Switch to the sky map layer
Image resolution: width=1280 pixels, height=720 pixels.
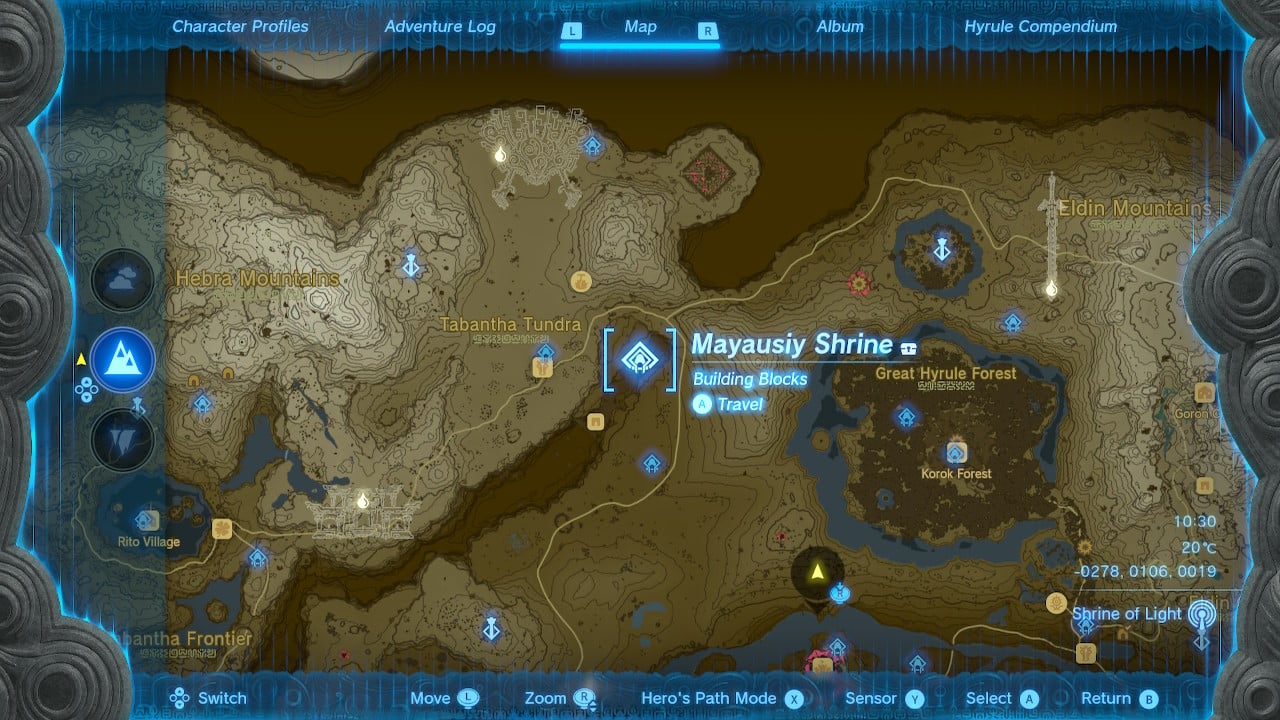pos(121,281)
